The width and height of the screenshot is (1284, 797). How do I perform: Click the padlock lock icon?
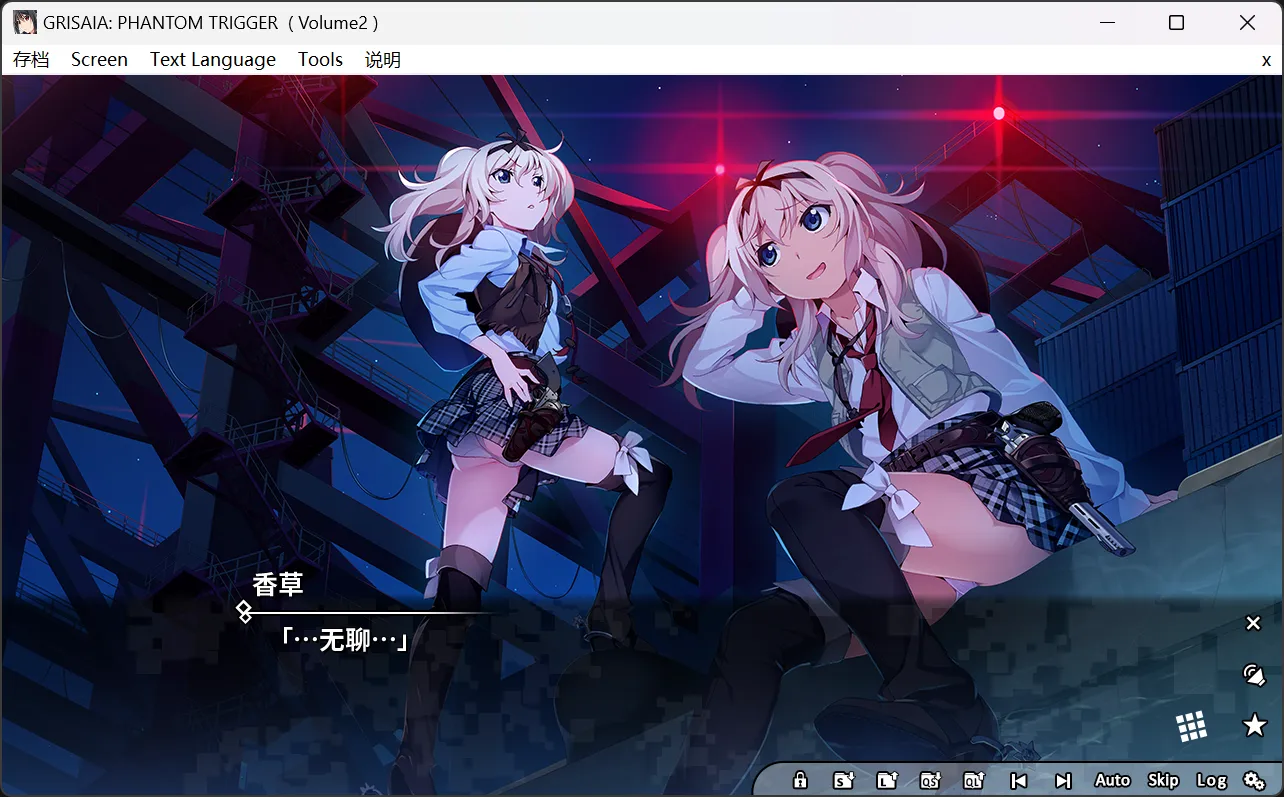(800, 780)
